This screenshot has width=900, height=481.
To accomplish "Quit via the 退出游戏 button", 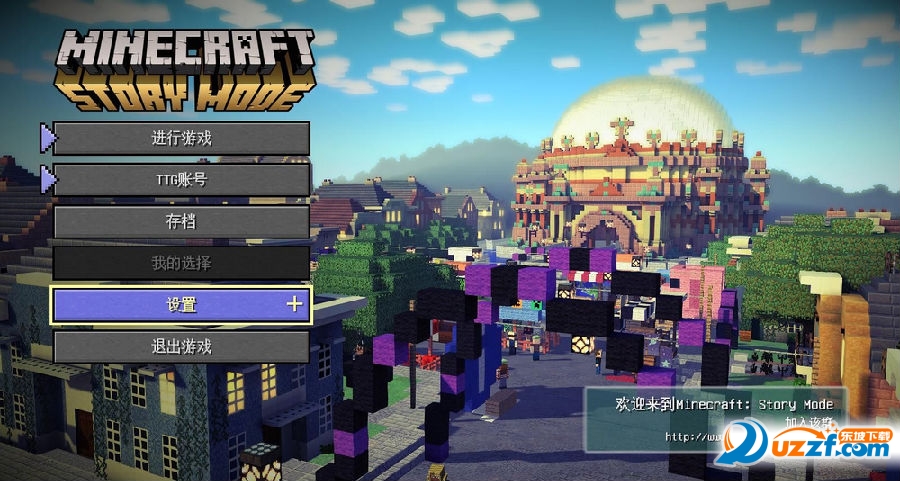I will click(181, 347).
